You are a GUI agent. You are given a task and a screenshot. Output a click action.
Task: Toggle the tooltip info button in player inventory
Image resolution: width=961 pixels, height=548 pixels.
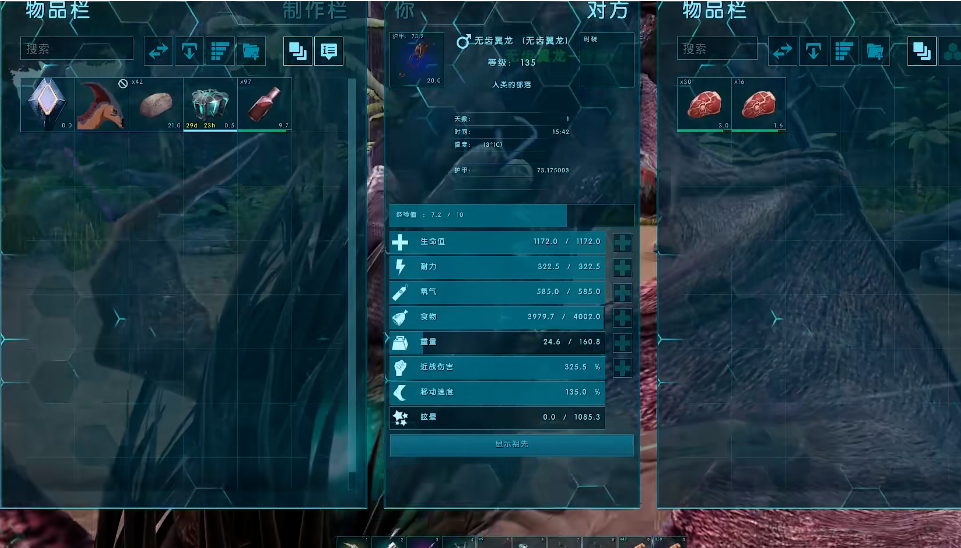(x=329, y=50)
